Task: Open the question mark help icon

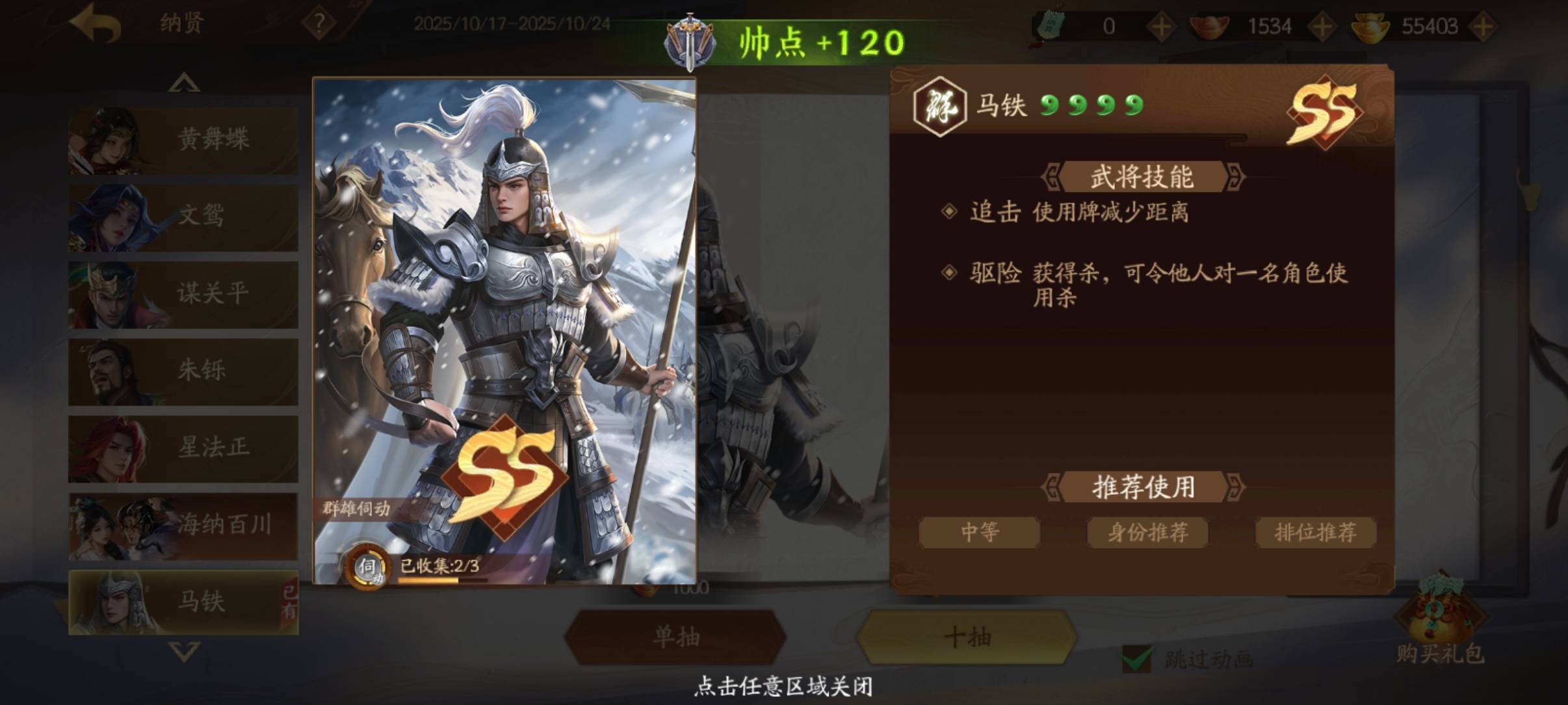Action: pos(319,24)
